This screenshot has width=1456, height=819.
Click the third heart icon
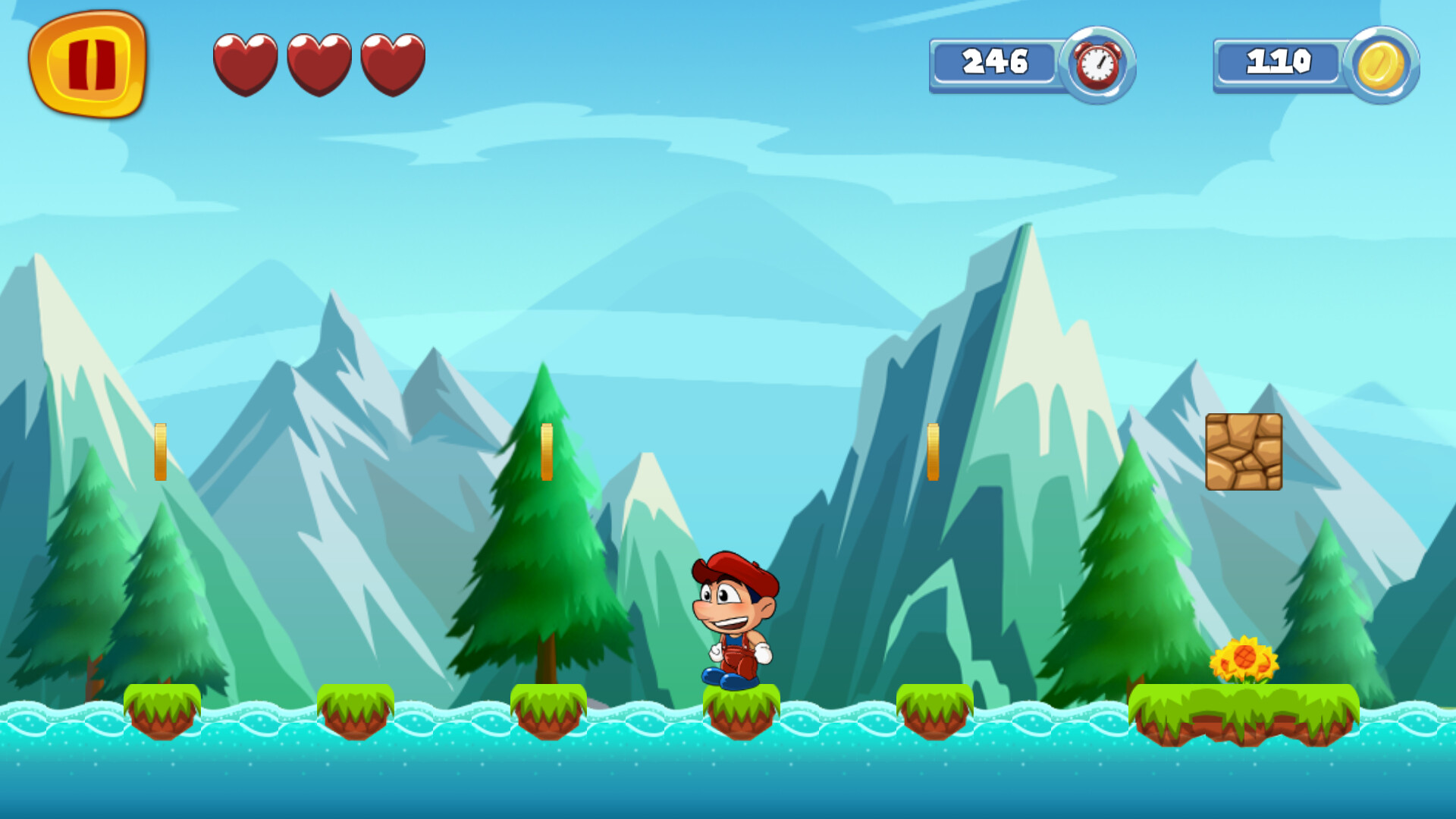pyautogui.click(x=392, y=64)
